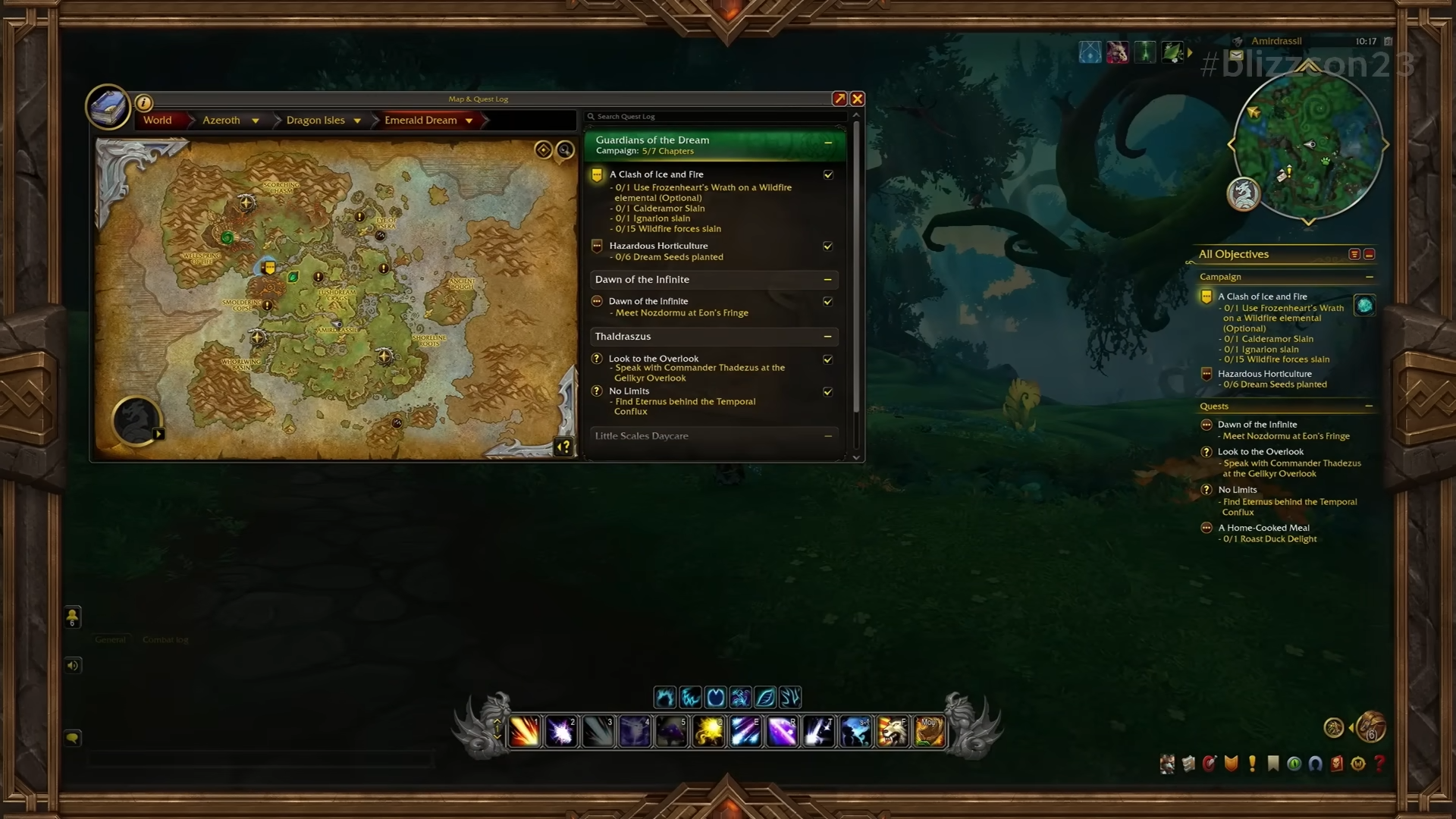This screenshot has height=819, width=1456.
Task: Close the Map & Quest Log window
Action: [857, 99]
